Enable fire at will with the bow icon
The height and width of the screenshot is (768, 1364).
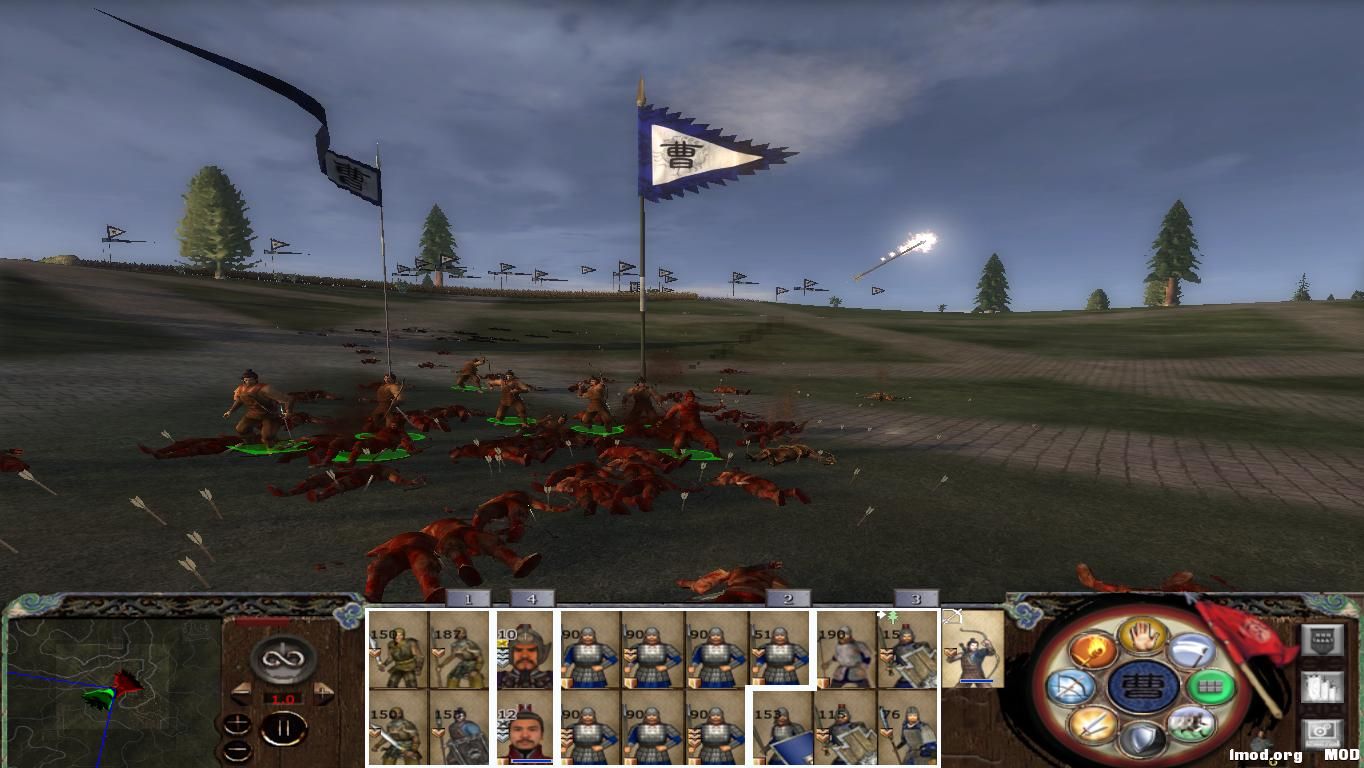pos(1072,687)
